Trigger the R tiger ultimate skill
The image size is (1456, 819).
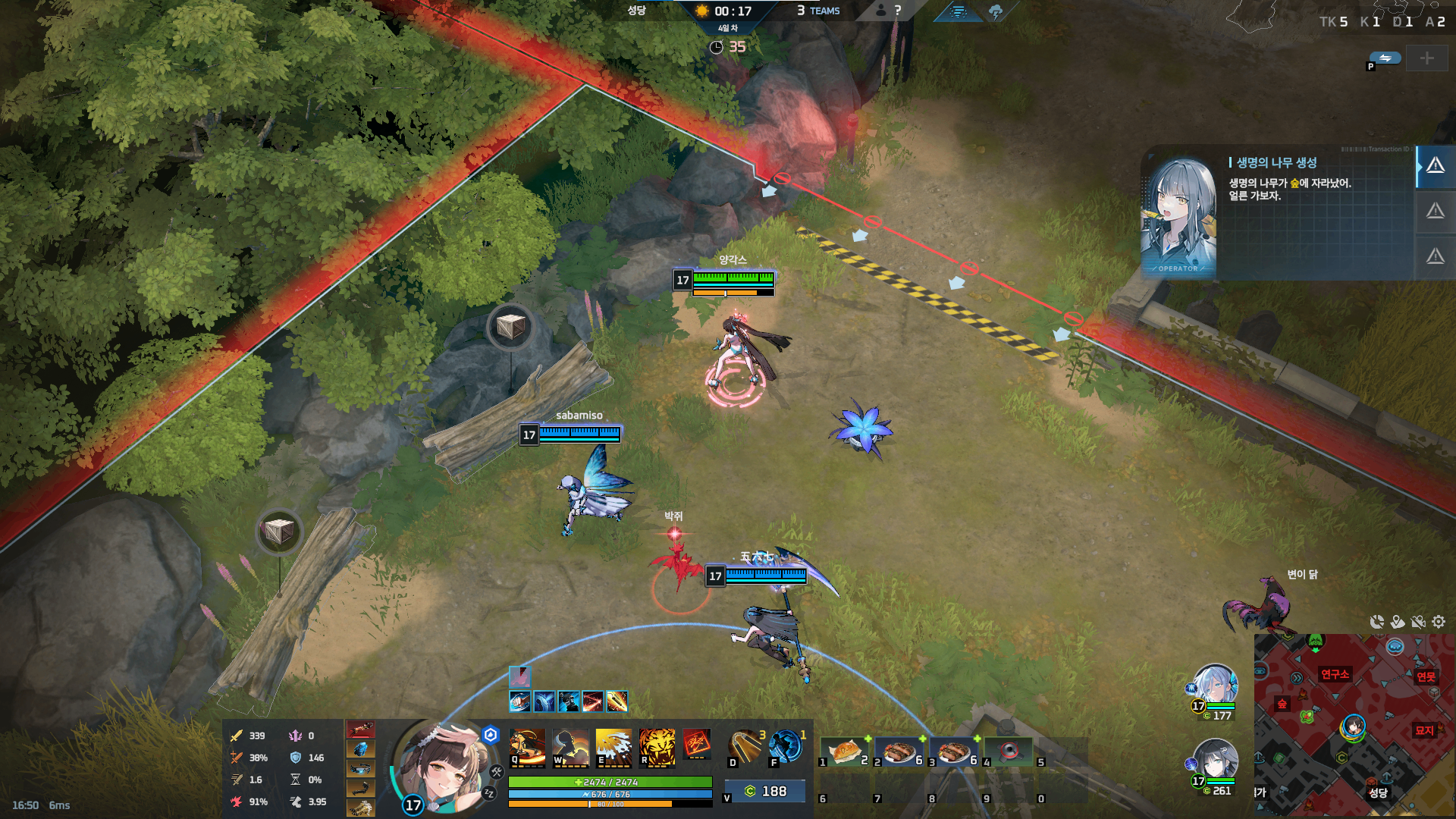(x=657, y=746)
